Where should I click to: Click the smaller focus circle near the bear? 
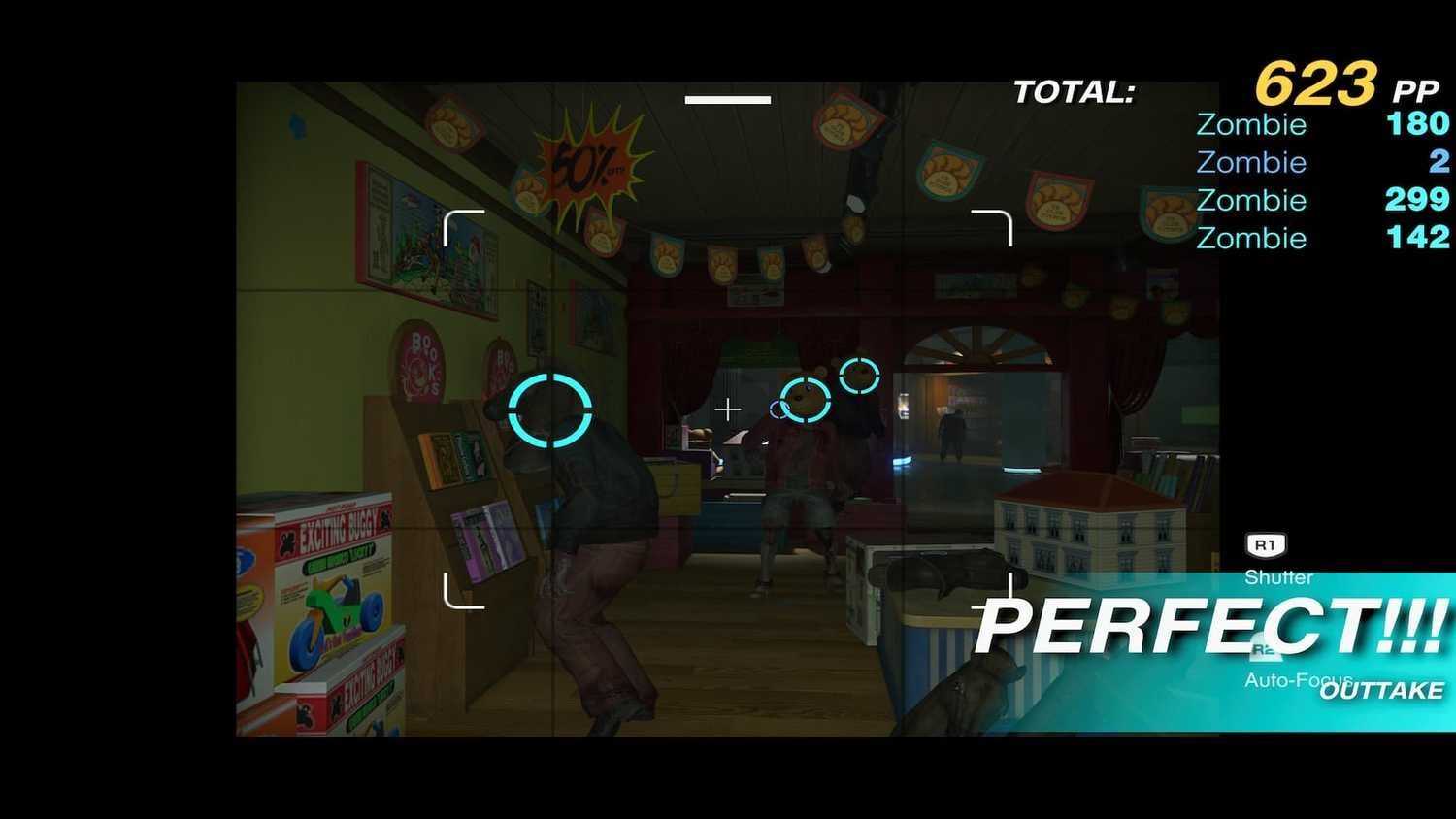tap(858, 374)
